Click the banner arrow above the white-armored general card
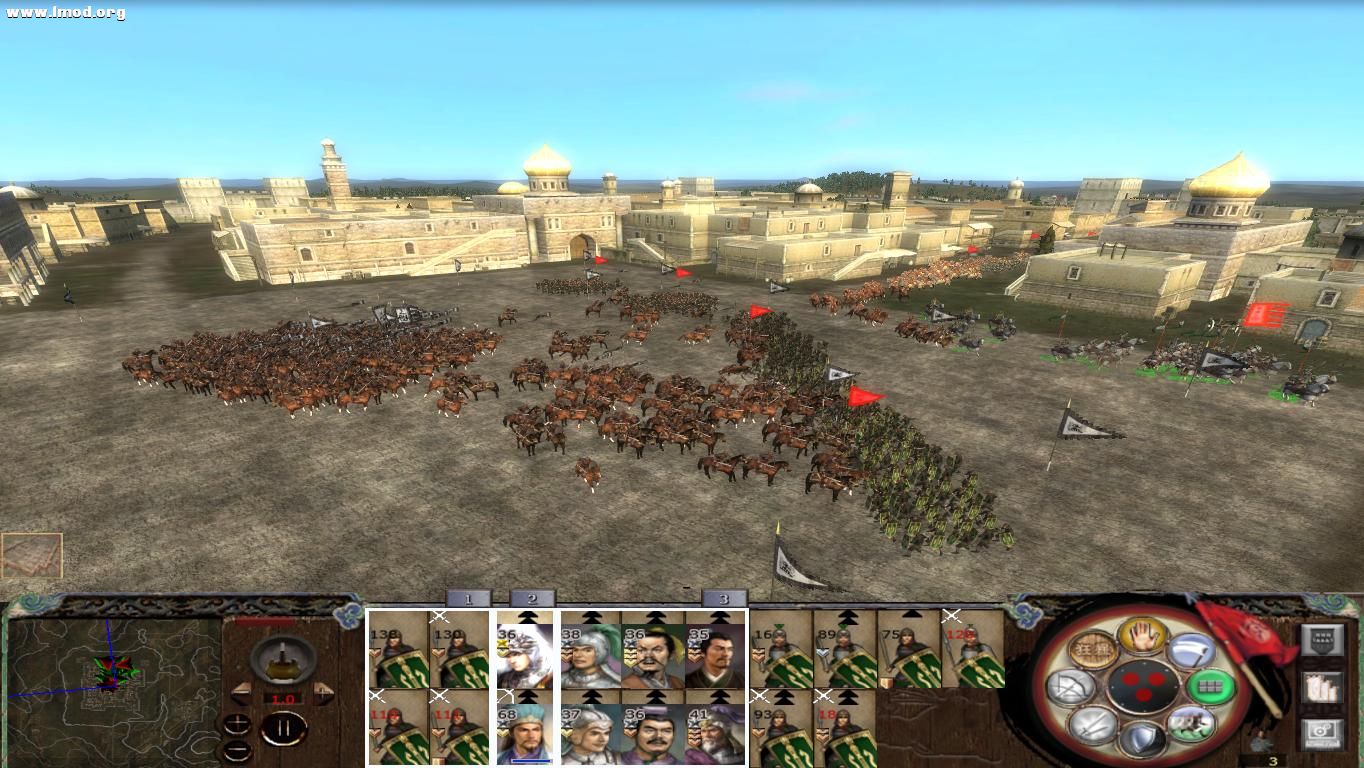 527,616
